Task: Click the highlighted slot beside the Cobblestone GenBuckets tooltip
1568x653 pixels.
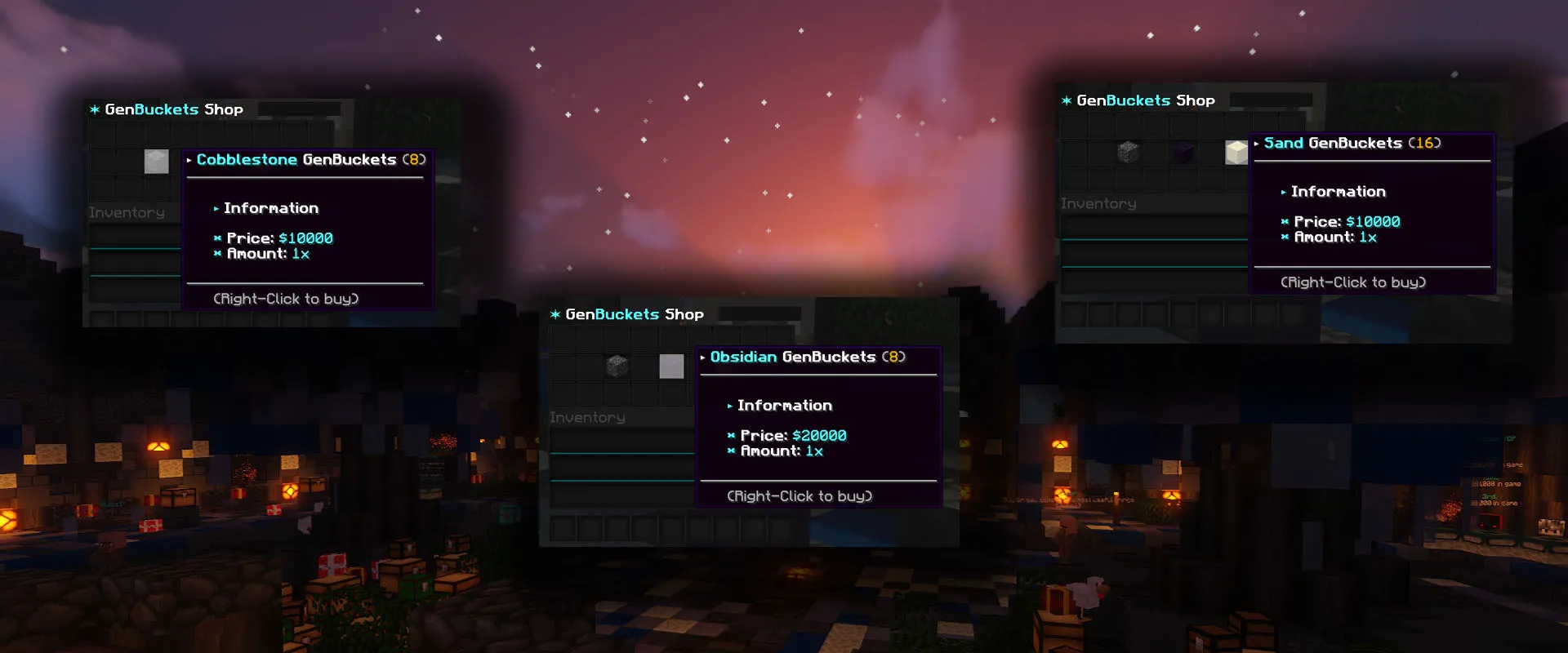Action: pos(157,161)
